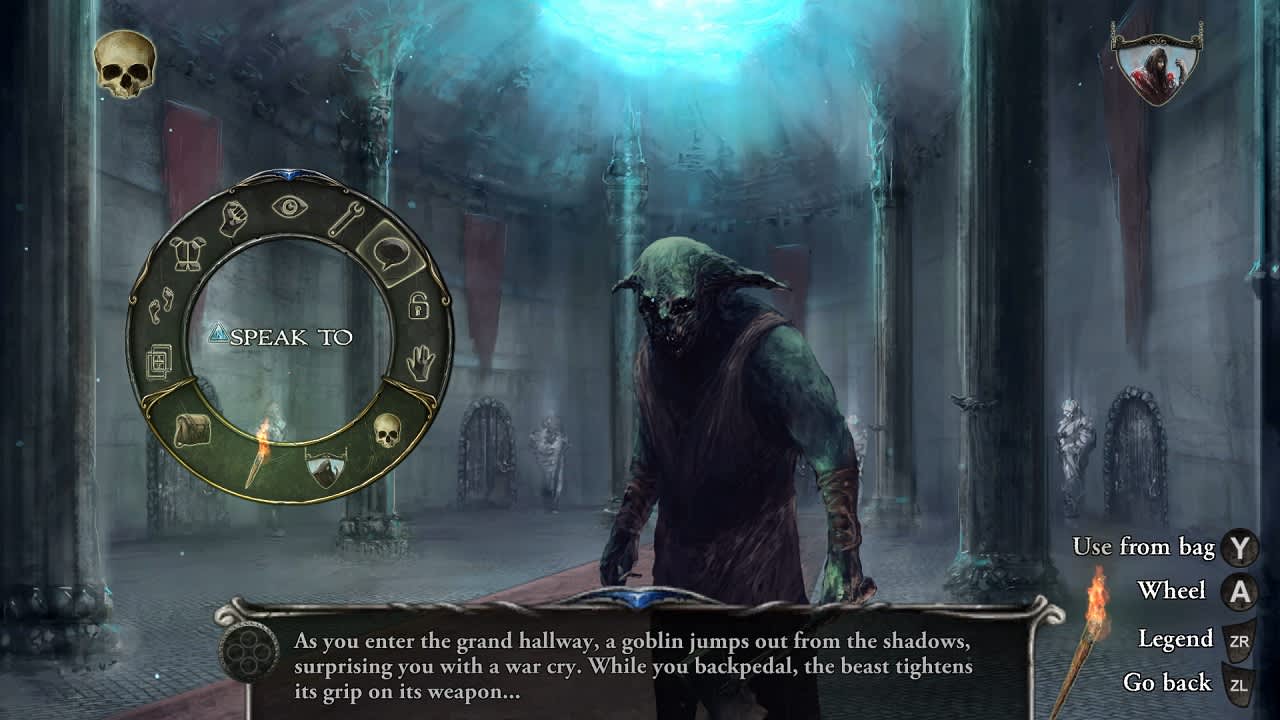Select the skull kill icon on the action wheel
1280x720 pixels.
[387, 430]
